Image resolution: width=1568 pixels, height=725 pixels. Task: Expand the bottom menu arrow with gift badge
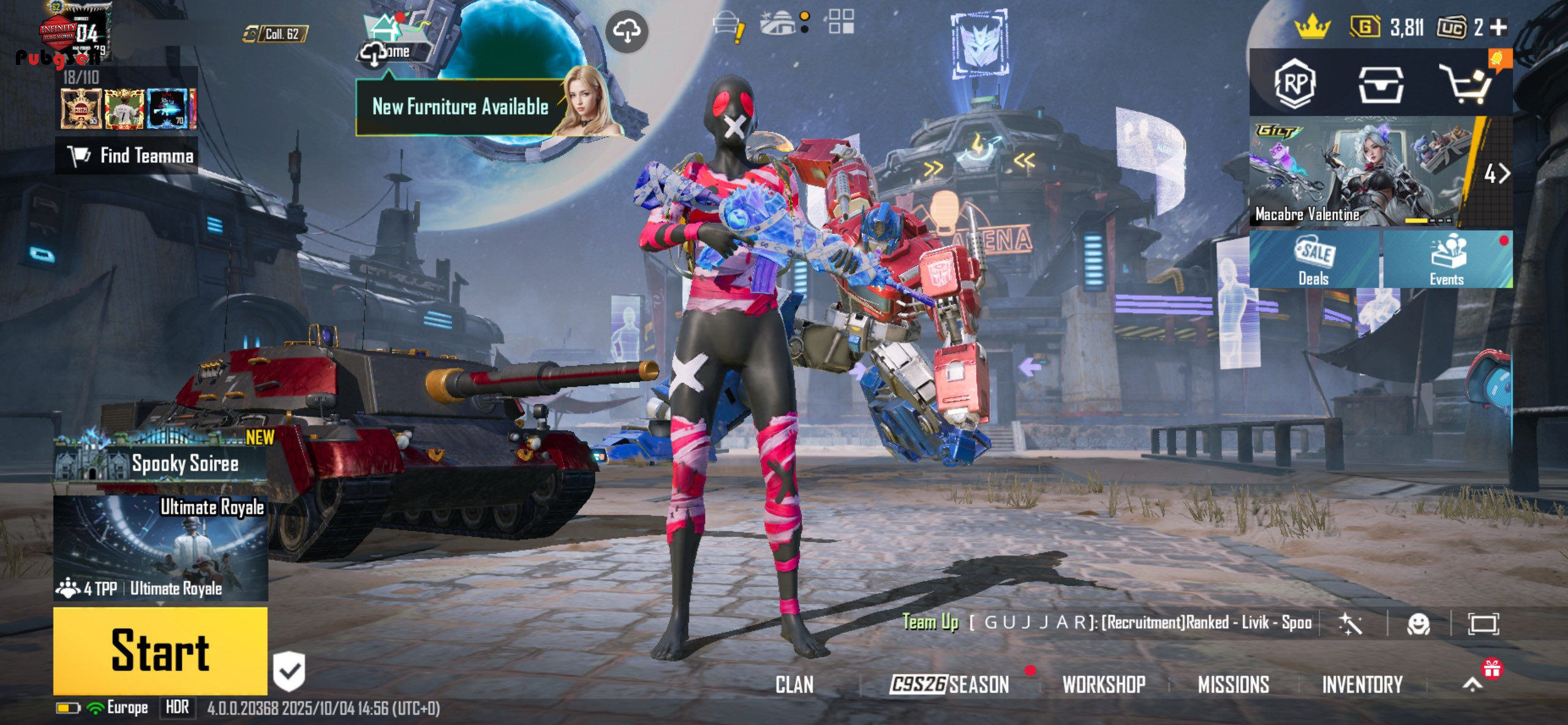point(1473,683)
